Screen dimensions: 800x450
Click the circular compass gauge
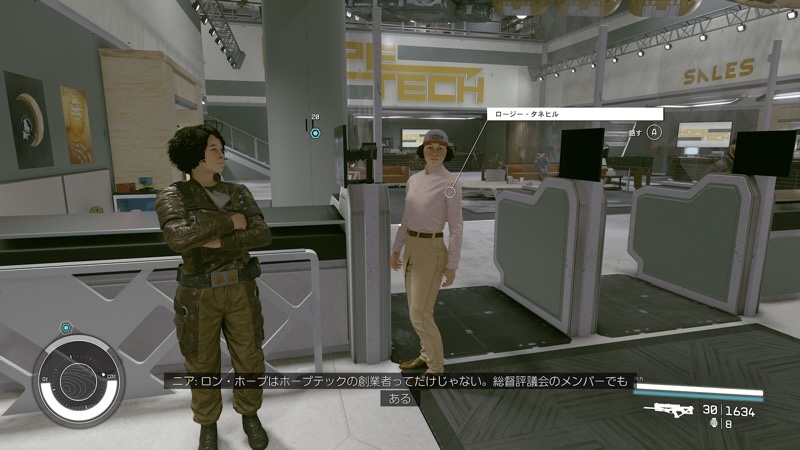[79, 381]
